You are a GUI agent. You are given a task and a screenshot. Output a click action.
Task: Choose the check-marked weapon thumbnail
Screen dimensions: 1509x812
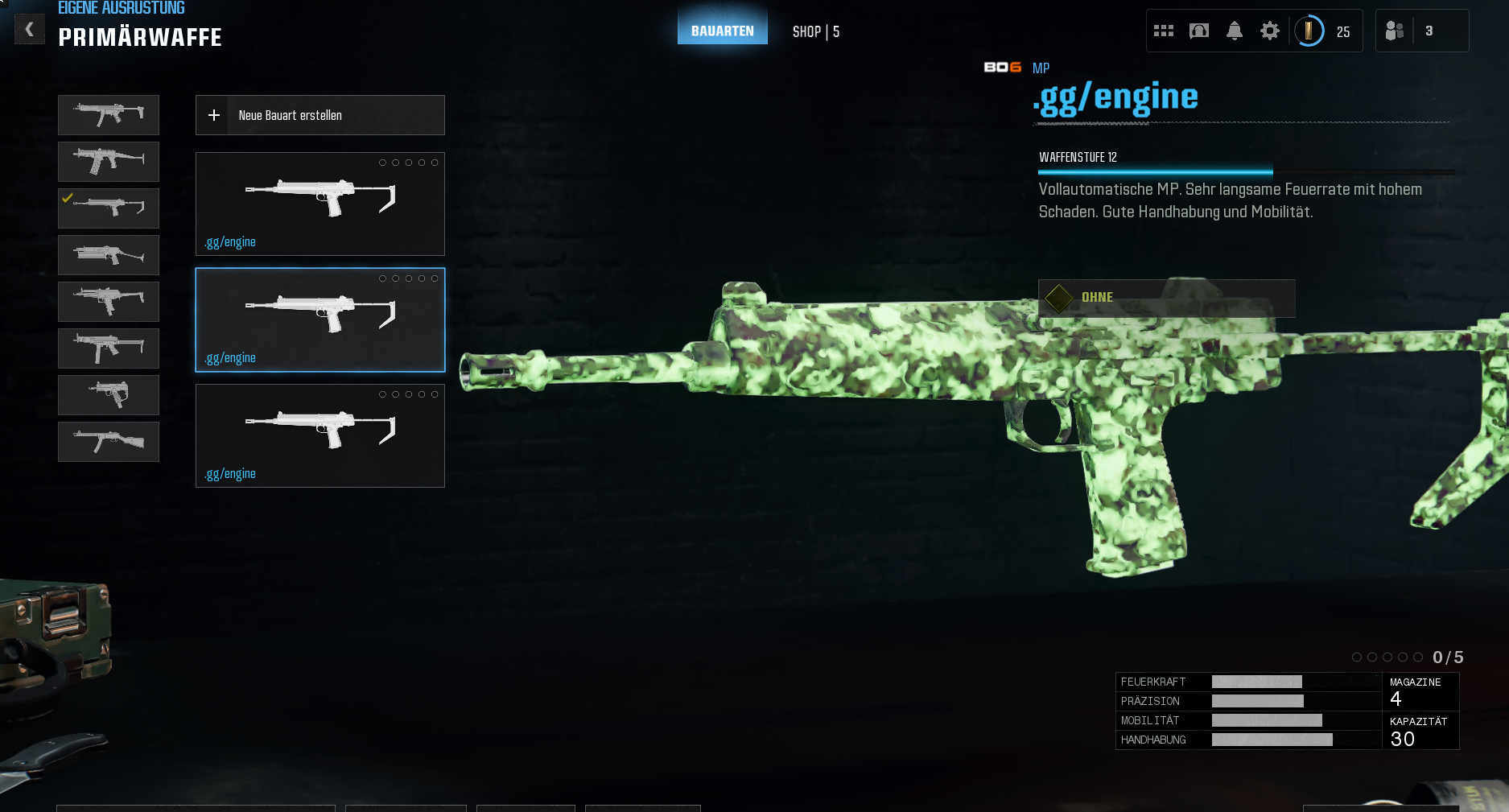(109, 208)
